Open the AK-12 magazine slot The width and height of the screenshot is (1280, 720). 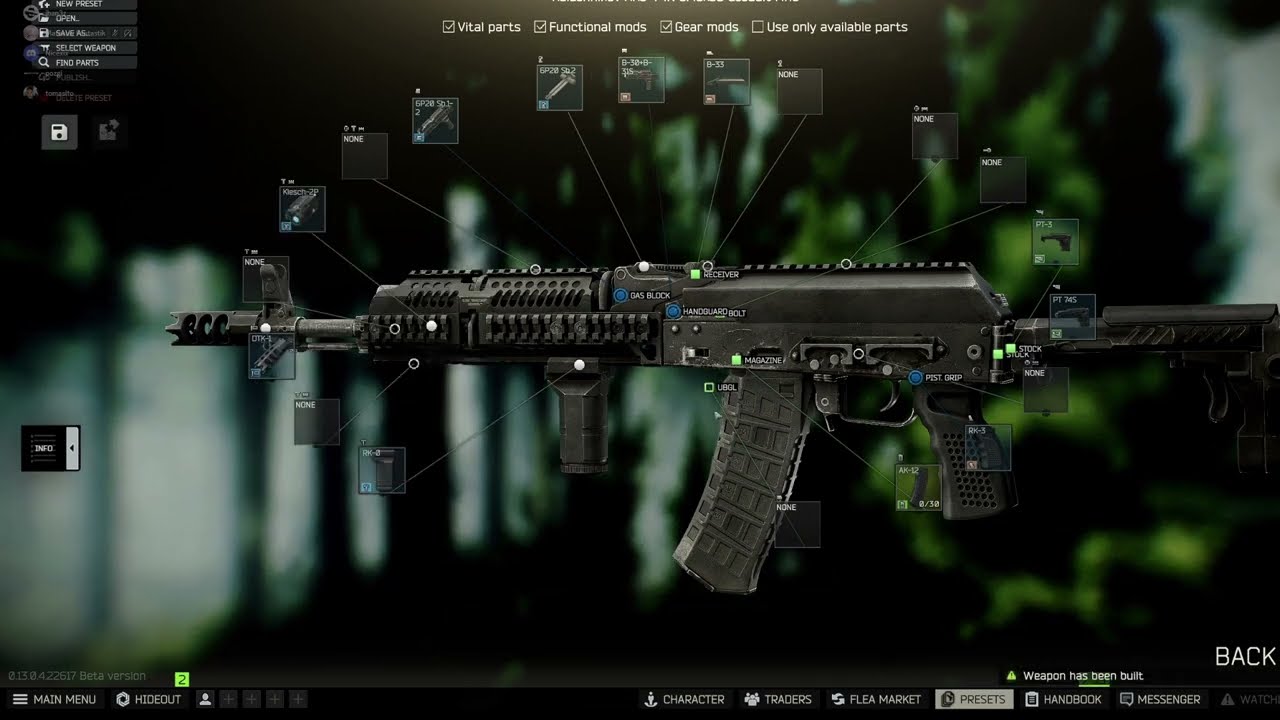click(918, 487)
